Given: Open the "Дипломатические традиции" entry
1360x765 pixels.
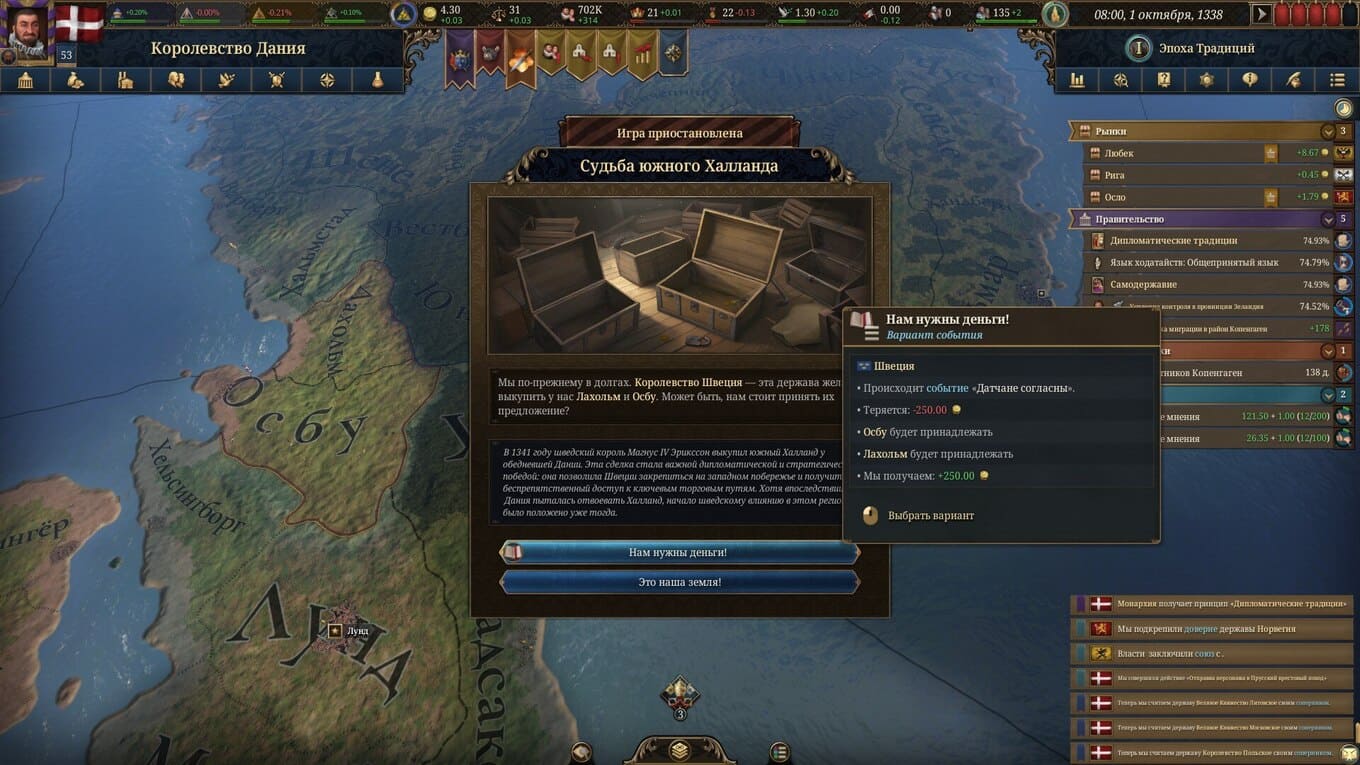Looking at the screenshot, I should pos(1200,241).
